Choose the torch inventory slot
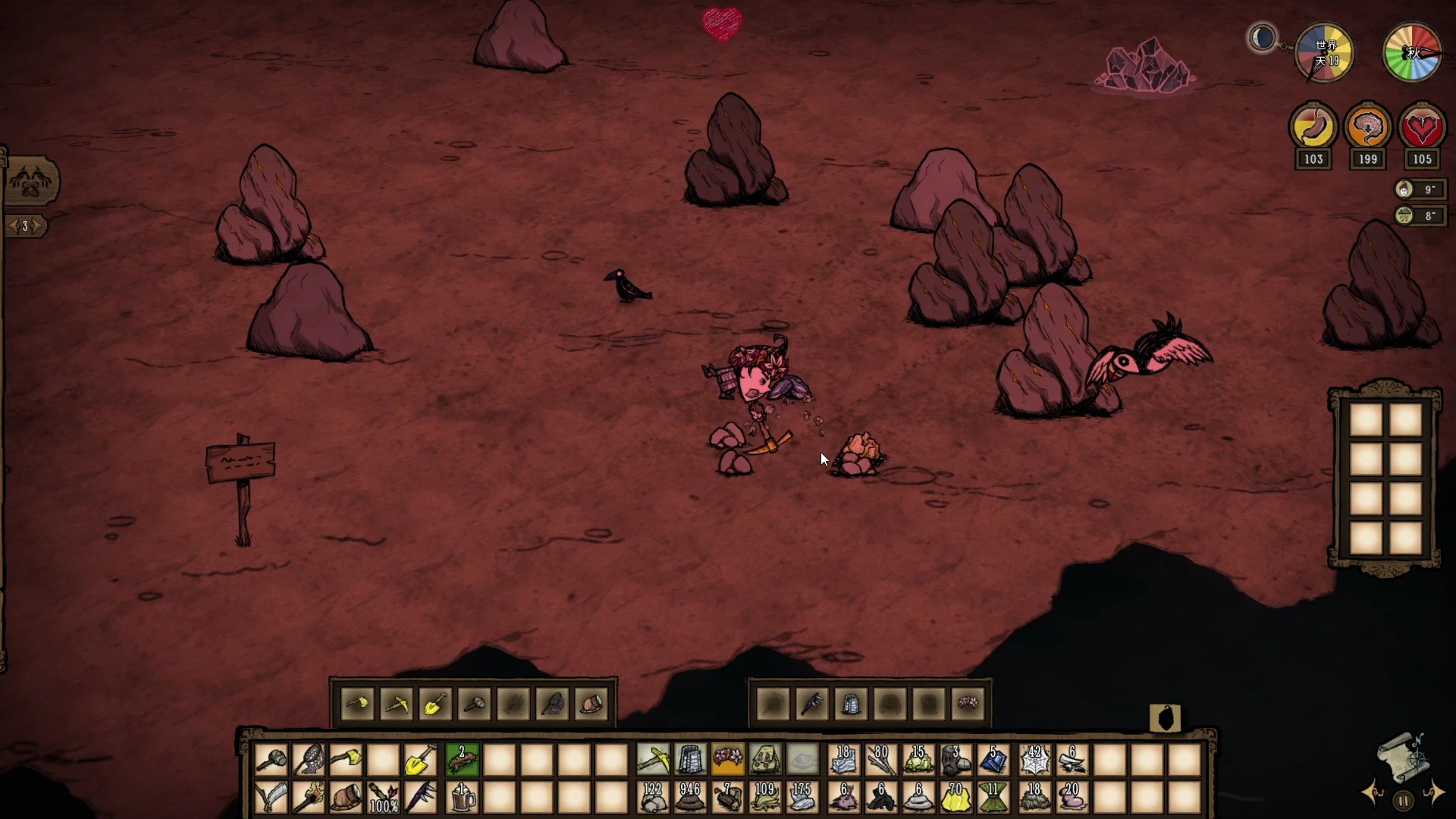The height and width of the screenshot is (819, 1456). point(309,797)
